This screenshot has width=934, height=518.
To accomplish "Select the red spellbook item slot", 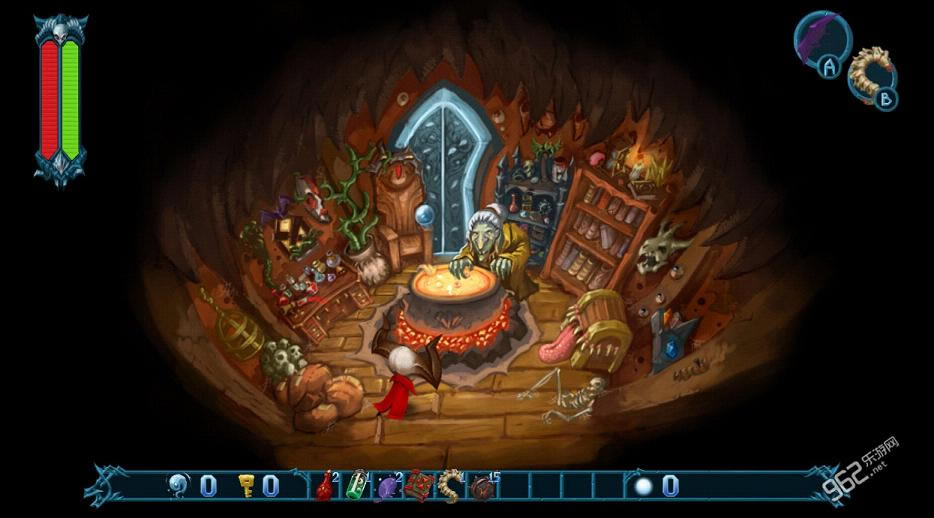I will 417,487.
